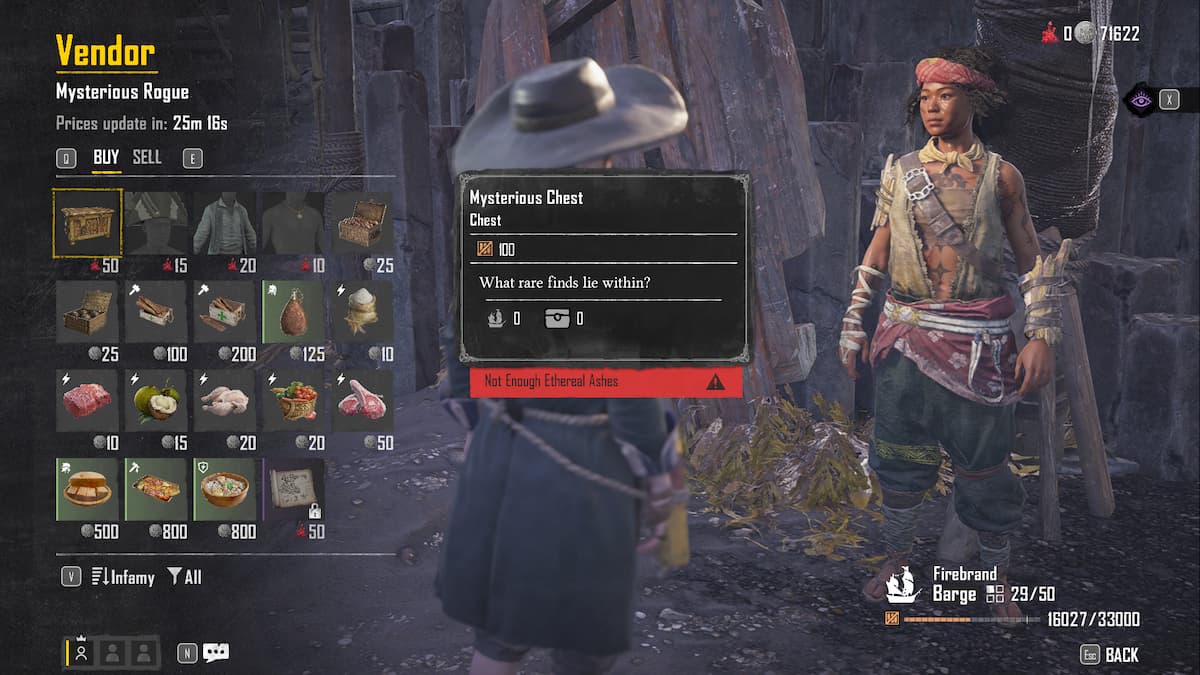Select the BUY tab

(x=106, y=157)
